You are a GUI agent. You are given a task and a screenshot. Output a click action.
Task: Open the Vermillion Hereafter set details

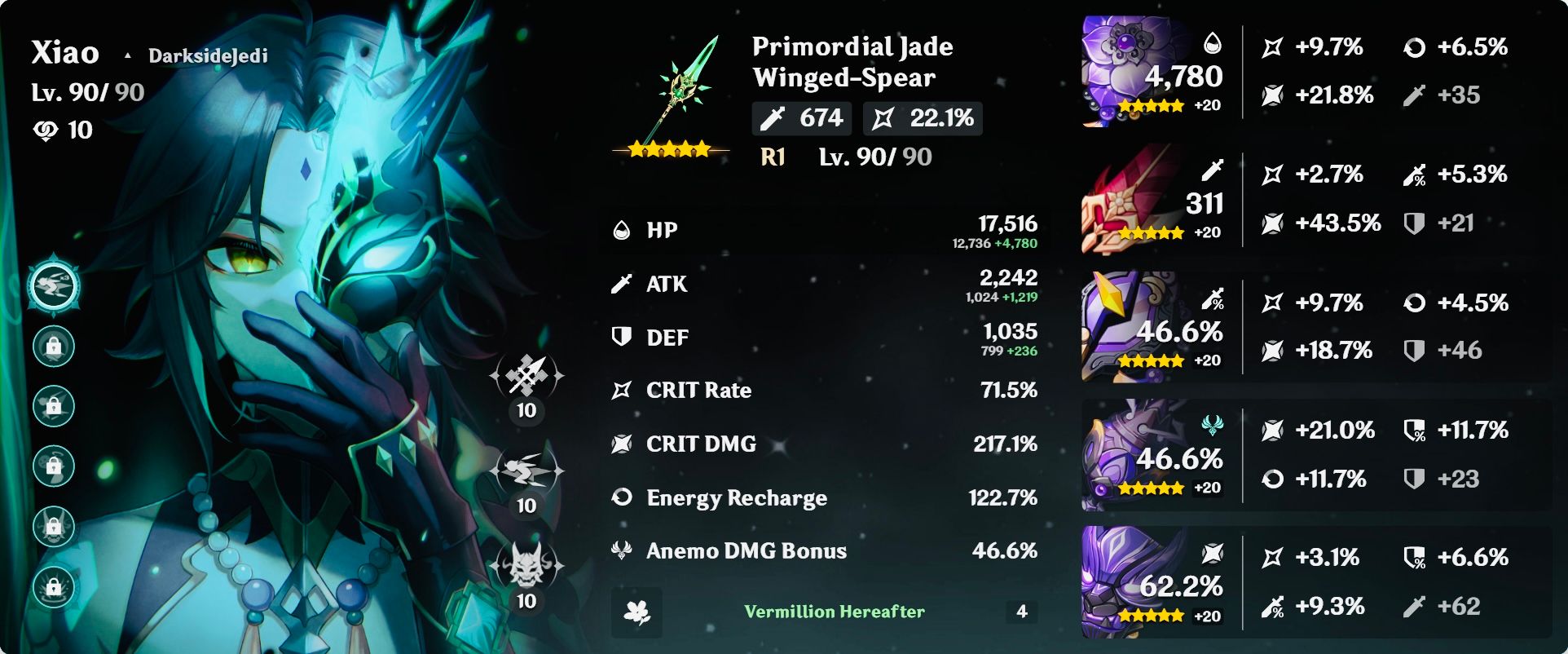pyautogui.click(x=835, y=611)
